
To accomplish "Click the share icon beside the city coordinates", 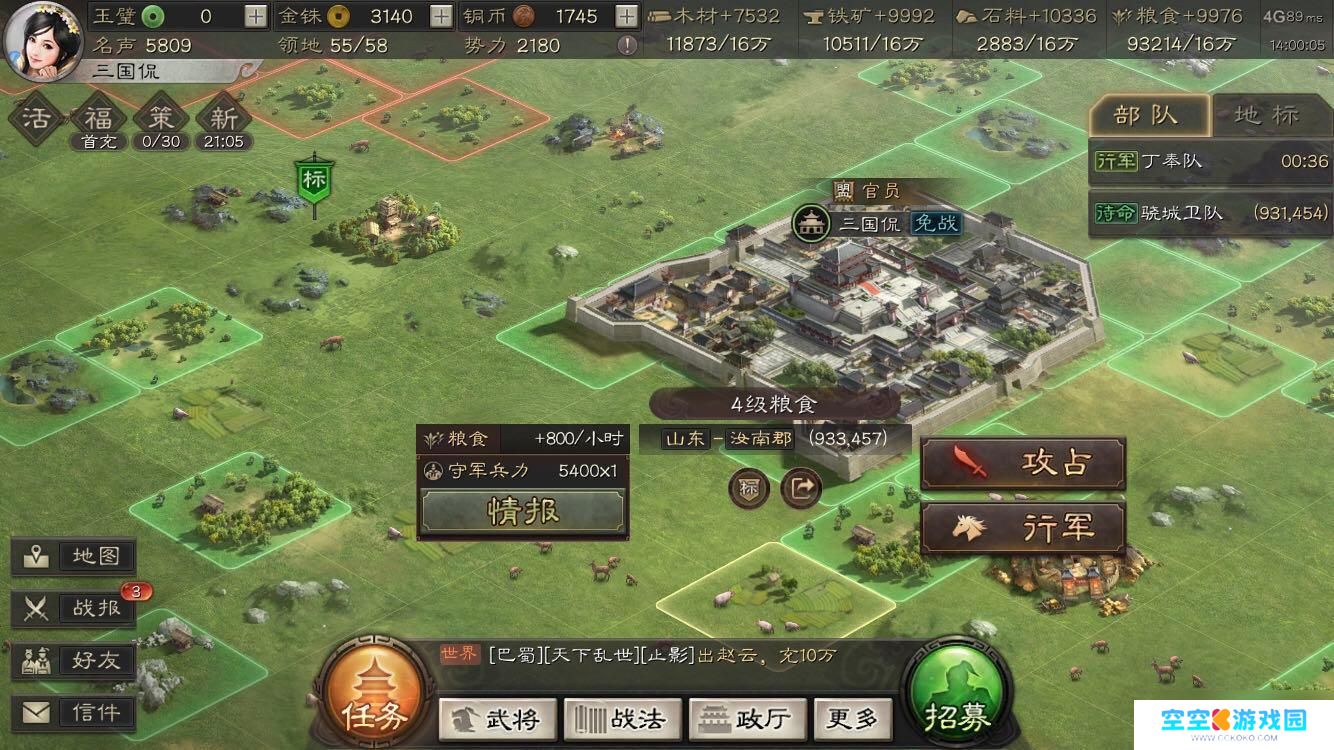I will coord(801,490).
